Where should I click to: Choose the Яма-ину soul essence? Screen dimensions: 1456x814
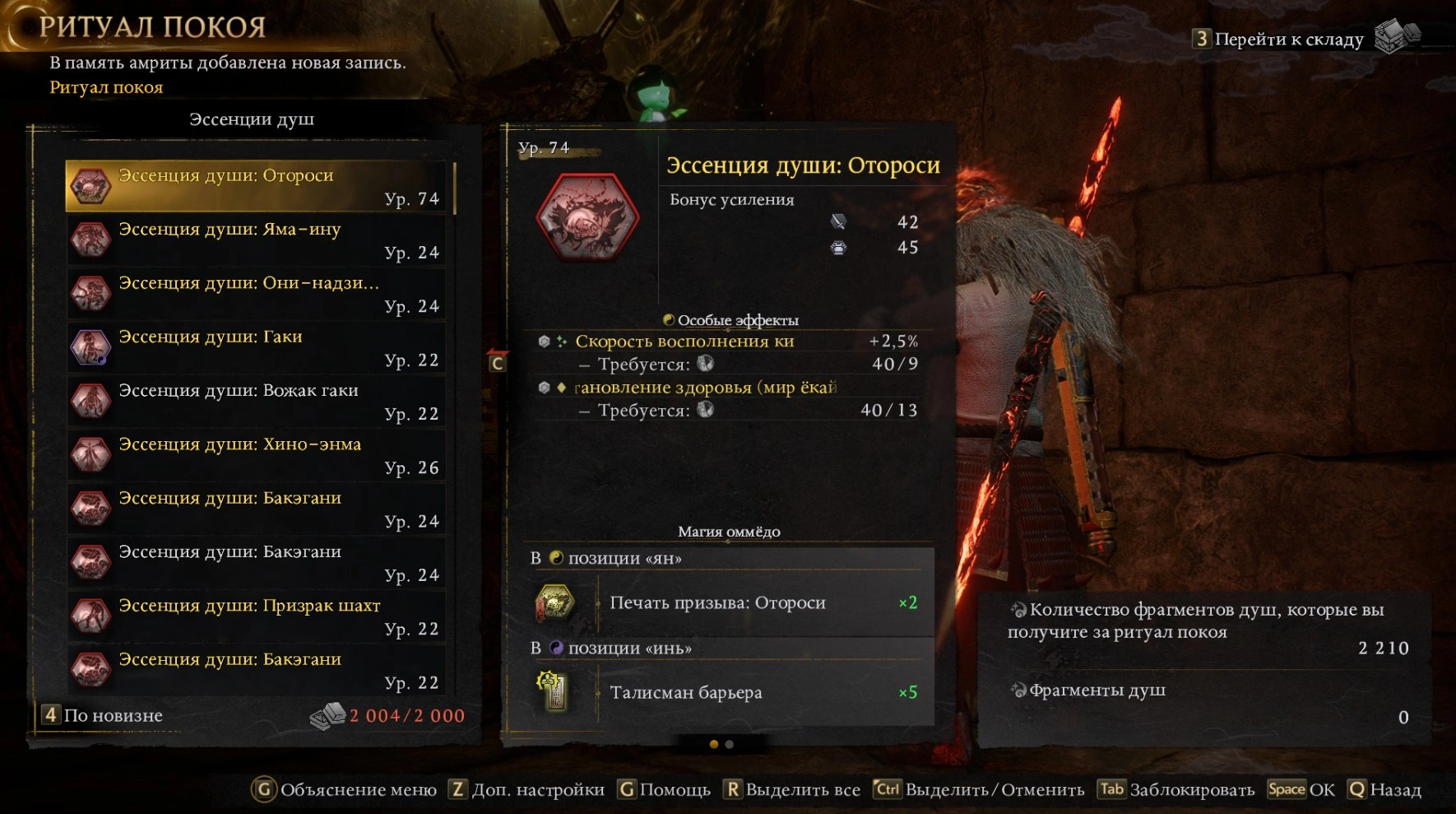(x=257, y=240)
